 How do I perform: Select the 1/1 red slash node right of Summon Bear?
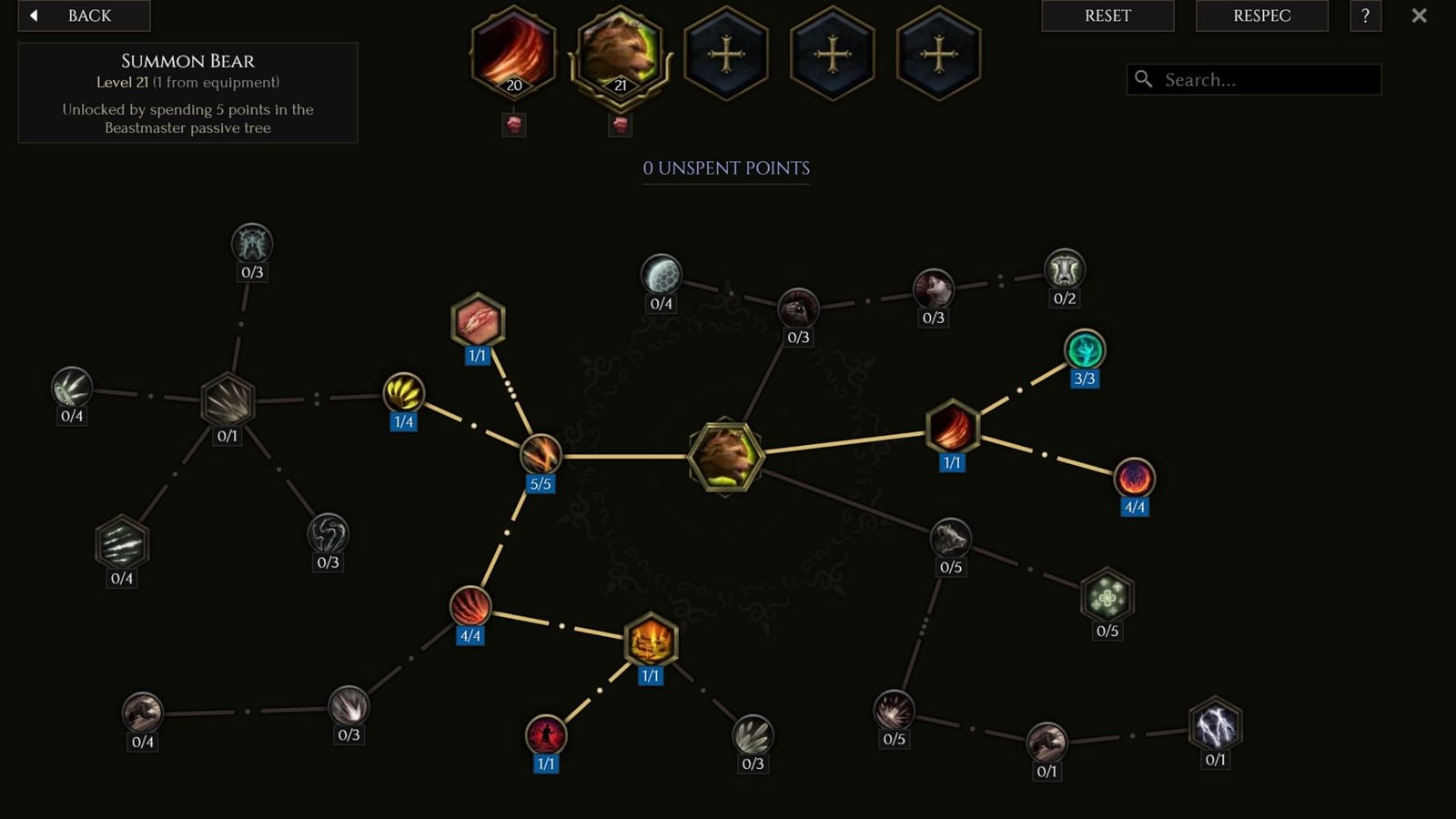coord(952,430)
